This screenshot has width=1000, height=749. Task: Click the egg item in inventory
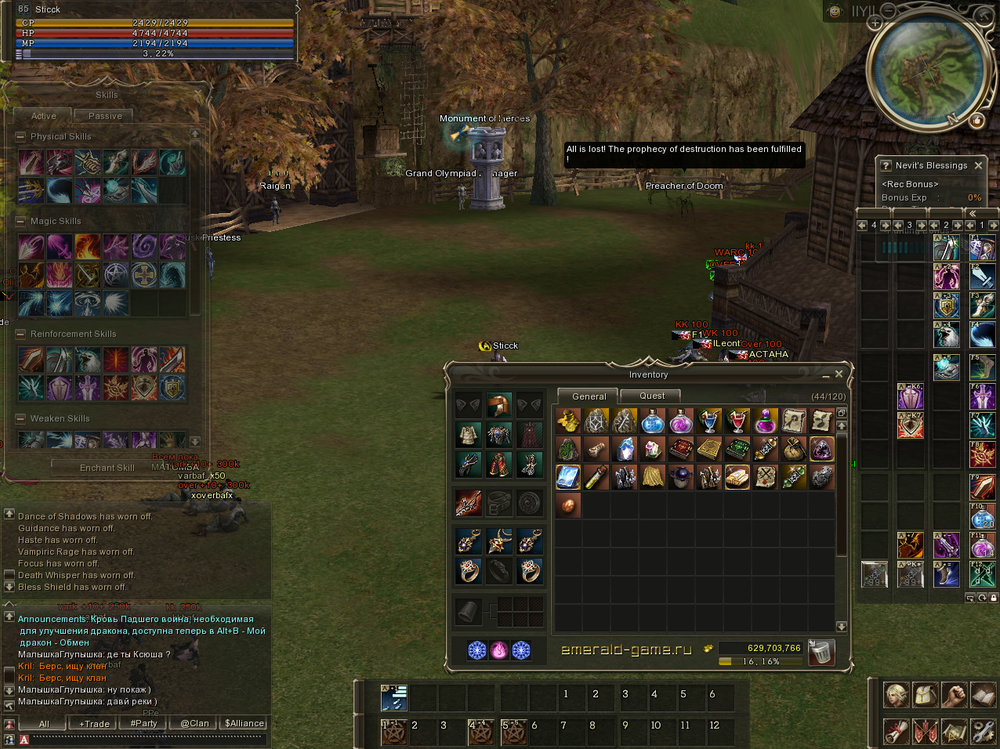pyautogui.click(x=568, y=505)
